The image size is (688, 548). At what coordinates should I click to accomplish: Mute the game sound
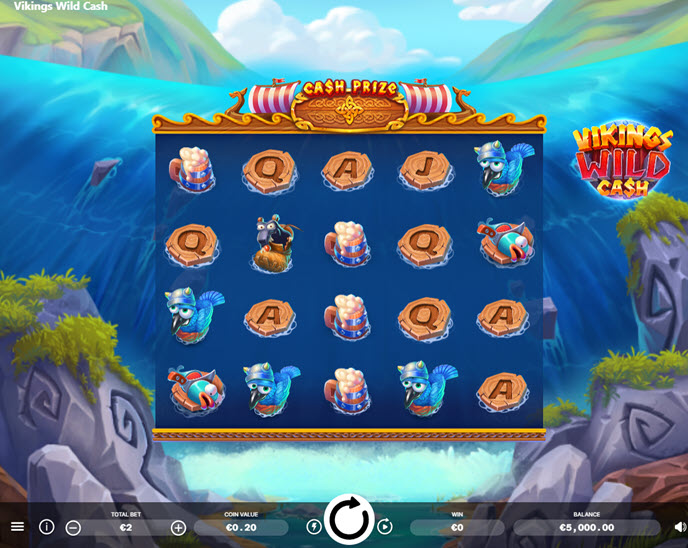(x=680, y=527)
